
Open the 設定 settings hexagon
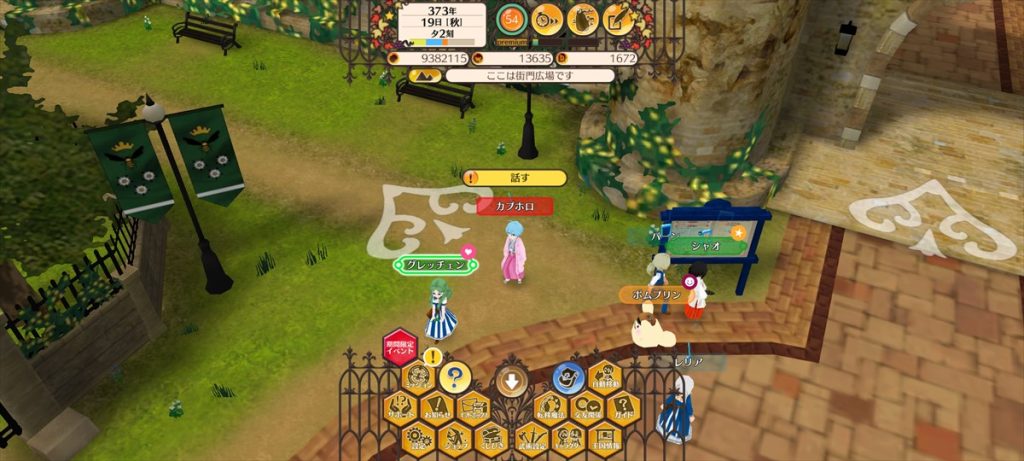click(x=418, y=437)
